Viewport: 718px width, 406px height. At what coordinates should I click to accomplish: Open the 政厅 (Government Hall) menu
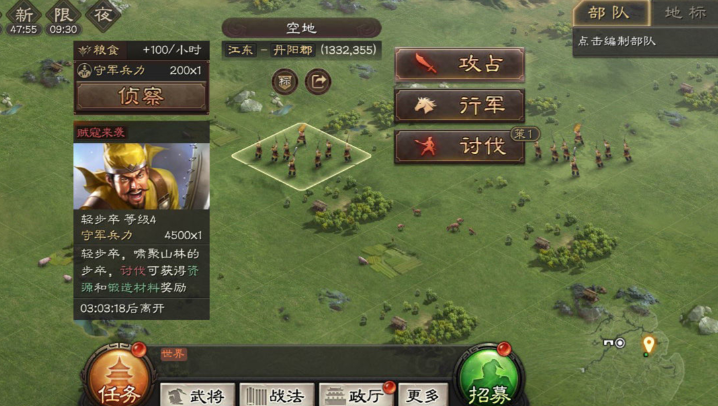coord(357,395)
